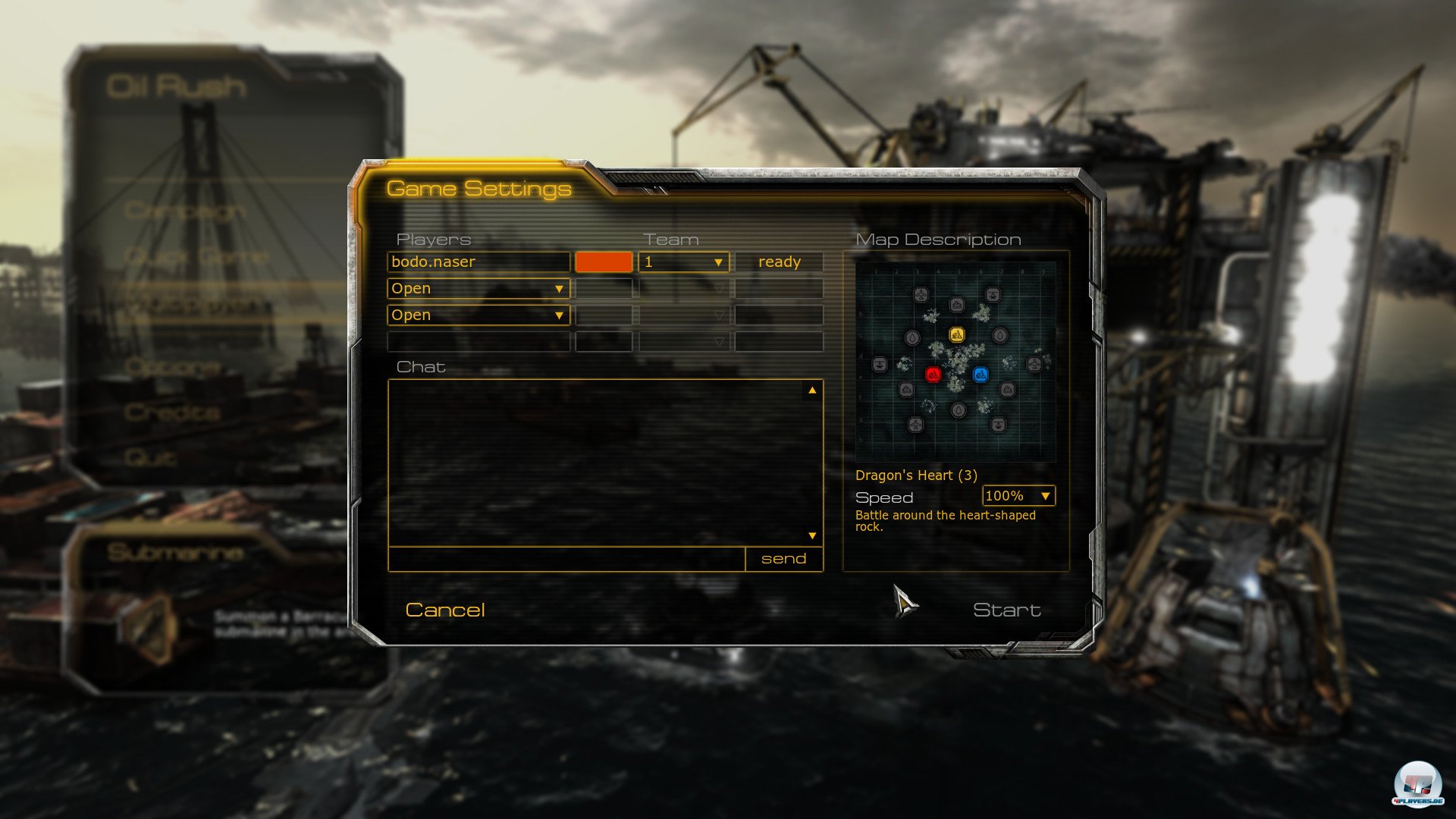The image size is (1456, 819).
Task: Click an aircraft platform icon on the minimap
Action: tap(921, 294)
